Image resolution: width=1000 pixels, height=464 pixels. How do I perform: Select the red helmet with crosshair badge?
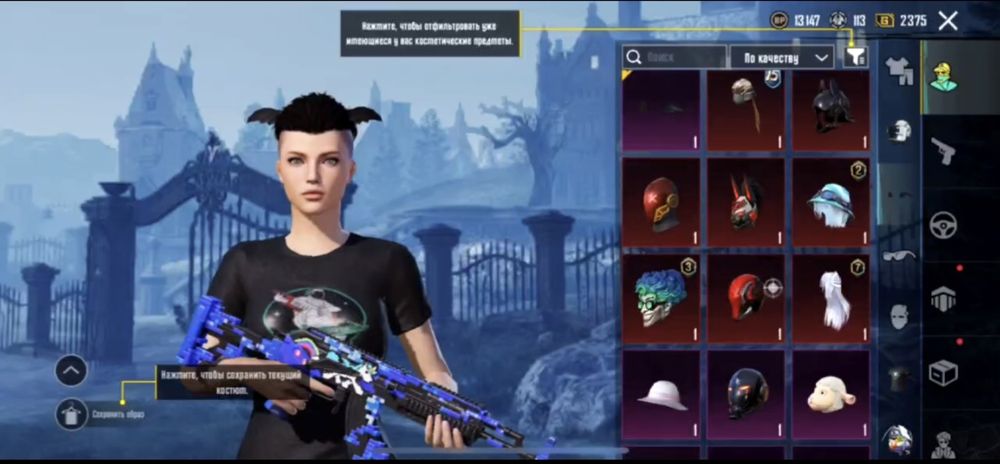coord(746,297)
